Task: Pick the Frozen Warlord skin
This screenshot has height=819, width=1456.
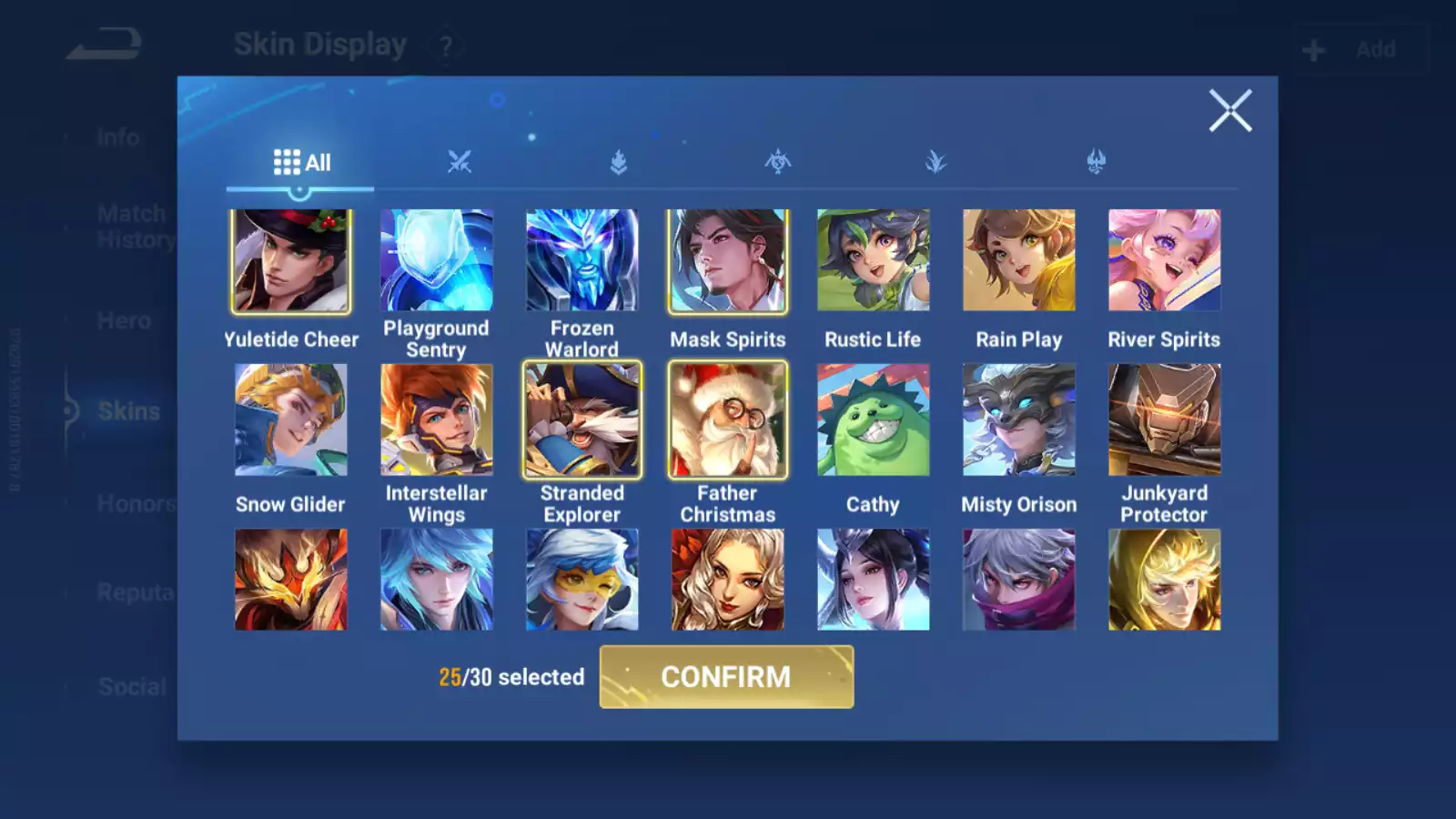Action: coord(582,261)
